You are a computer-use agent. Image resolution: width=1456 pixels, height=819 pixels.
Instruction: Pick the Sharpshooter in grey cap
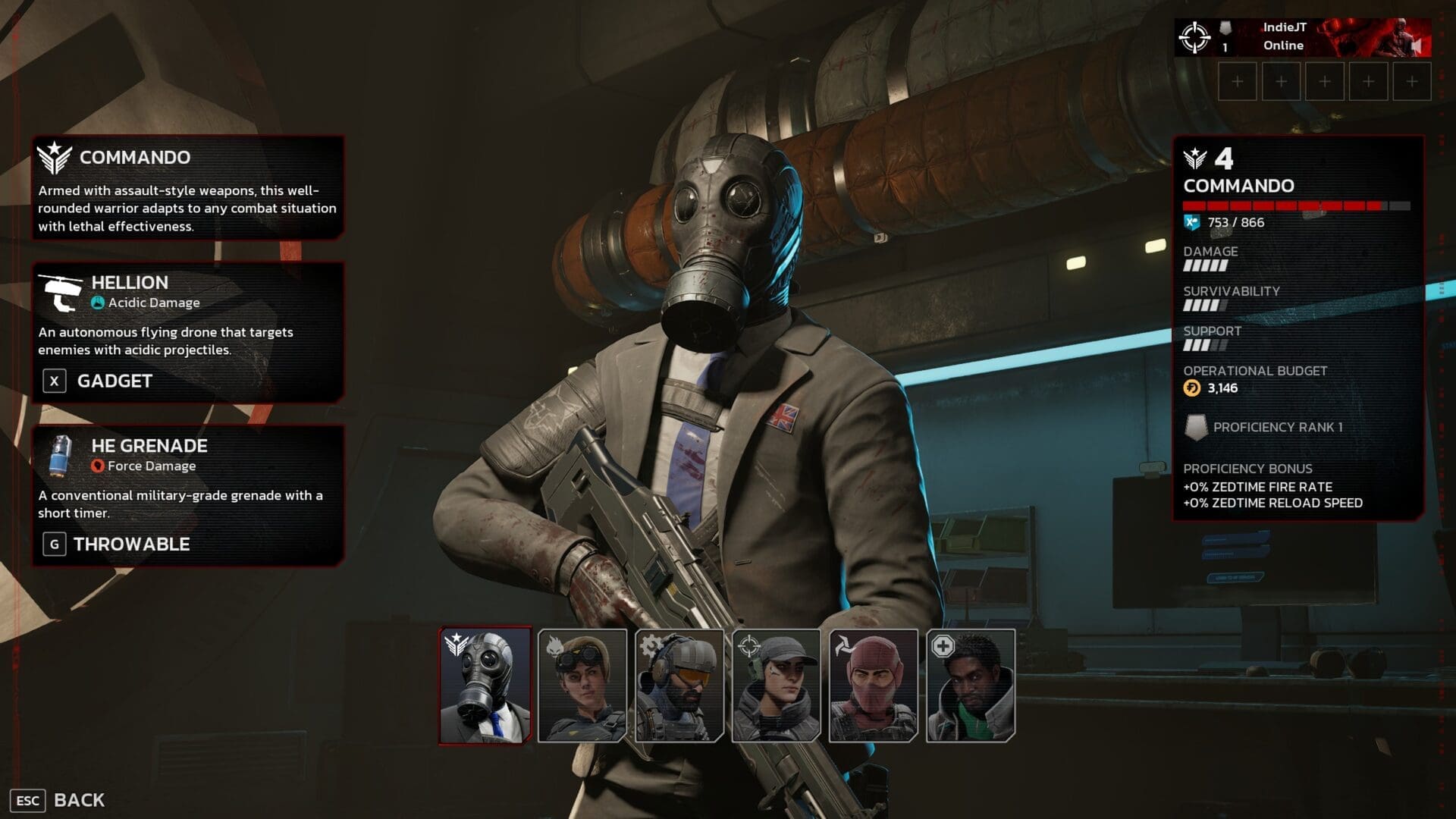pos(777,686)
